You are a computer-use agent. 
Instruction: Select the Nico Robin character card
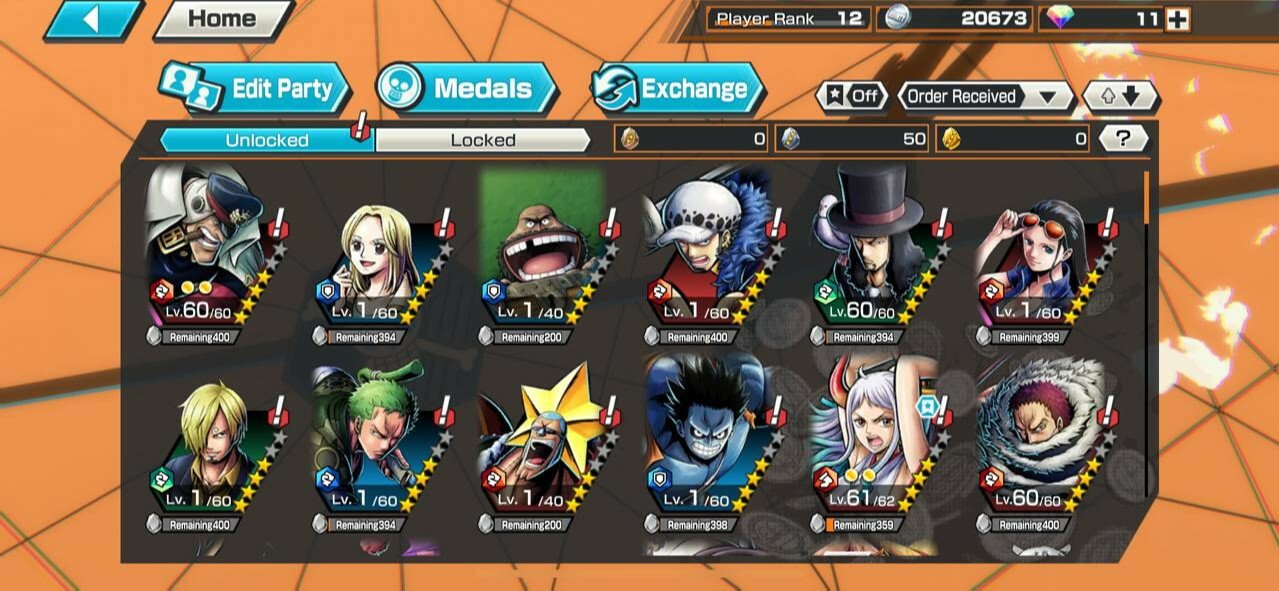pos(1038,257)
